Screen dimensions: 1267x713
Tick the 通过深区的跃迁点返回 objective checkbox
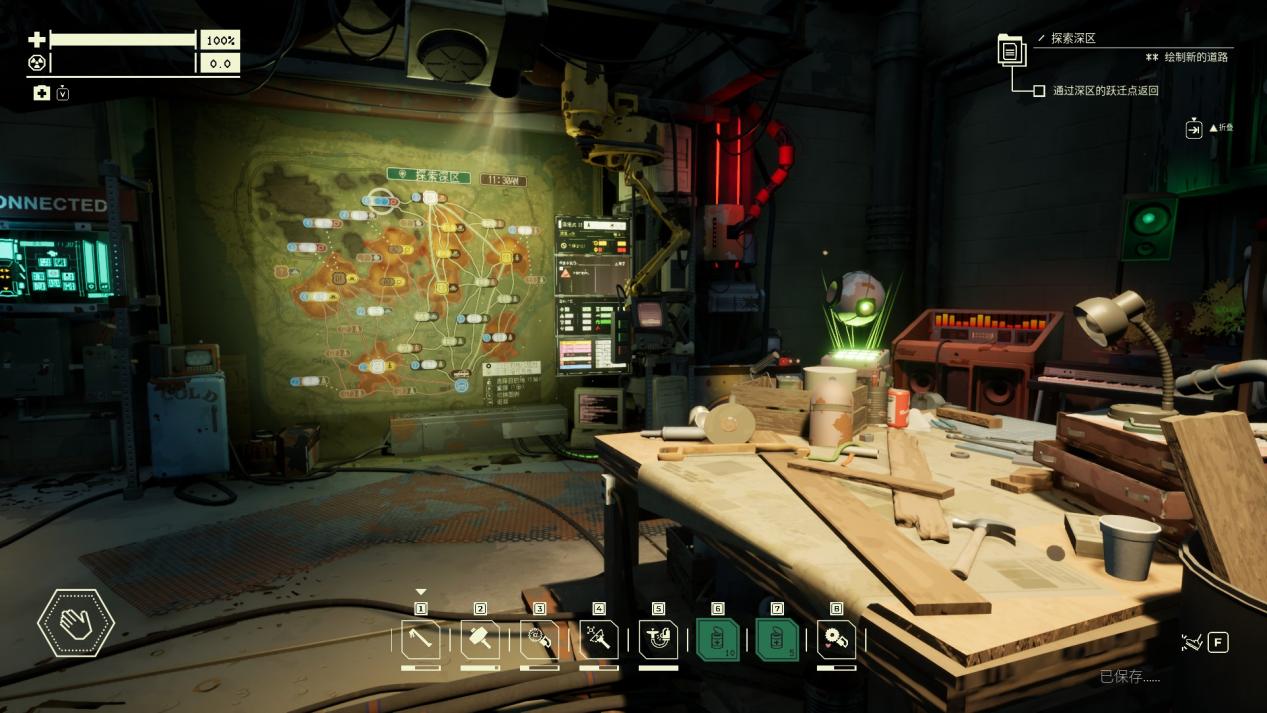click(1039, 91)
